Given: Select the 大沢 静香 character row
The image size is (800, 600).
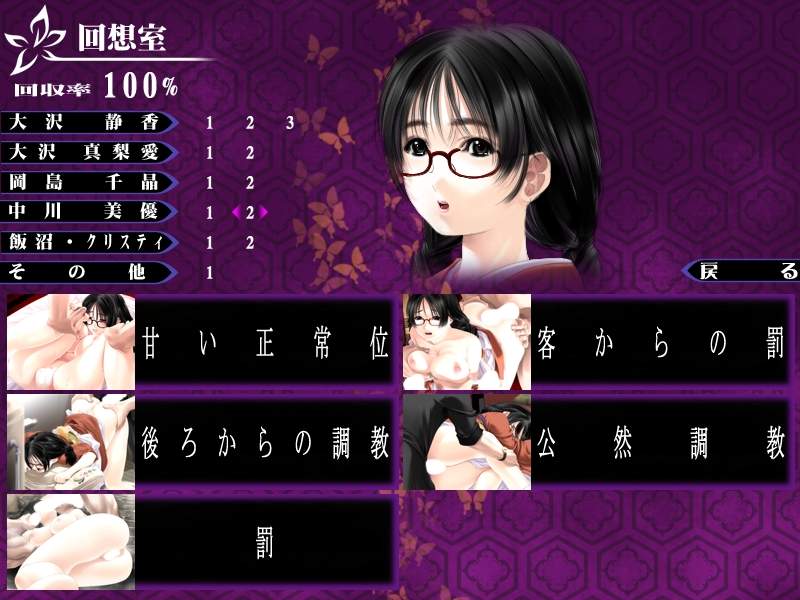Looking at the screenshot, I should pyautogui.click(x=88, y=122).
